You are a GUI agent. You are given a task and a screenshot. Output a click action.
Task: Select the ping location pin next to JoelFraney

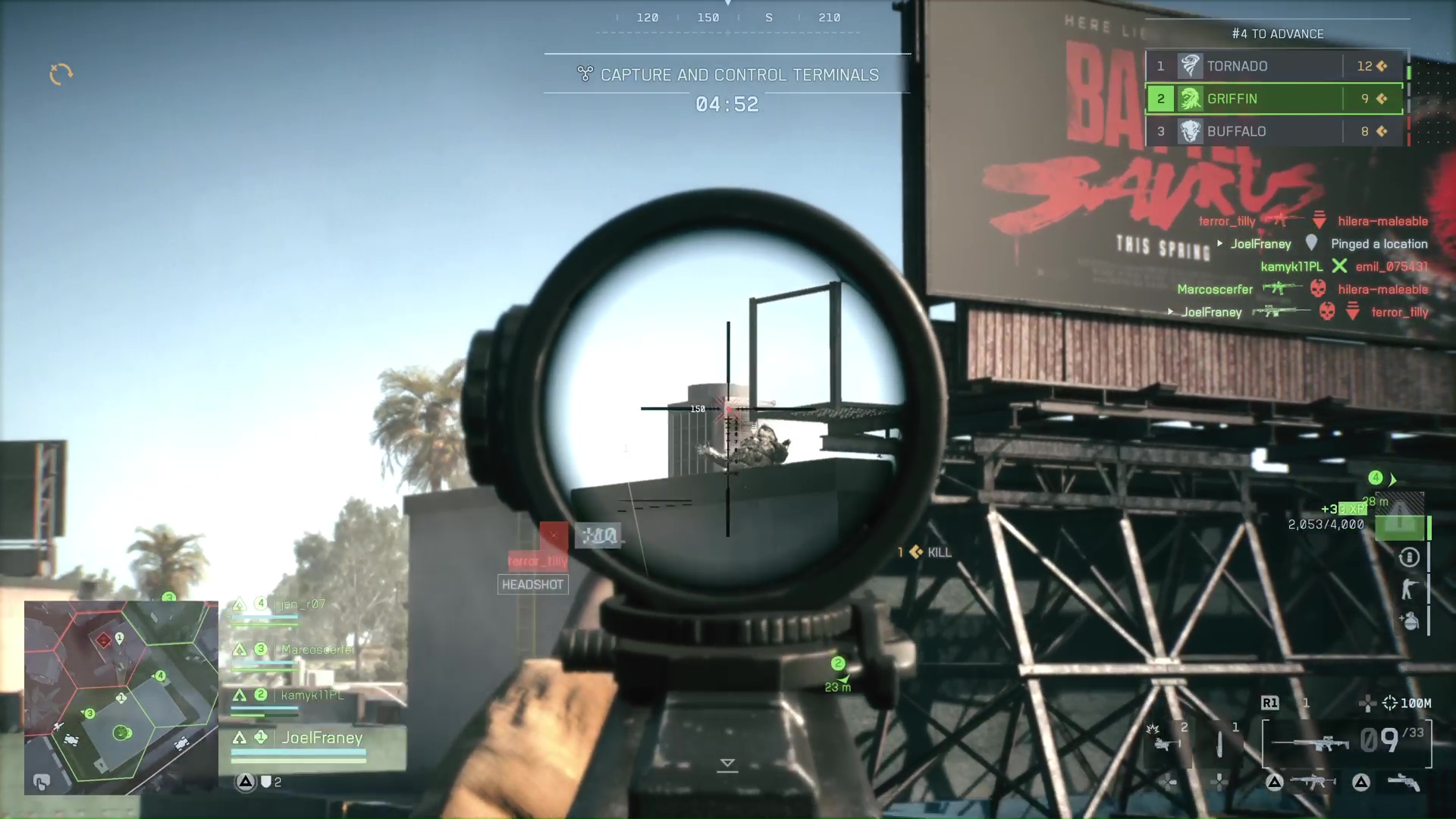[1312, 244]
